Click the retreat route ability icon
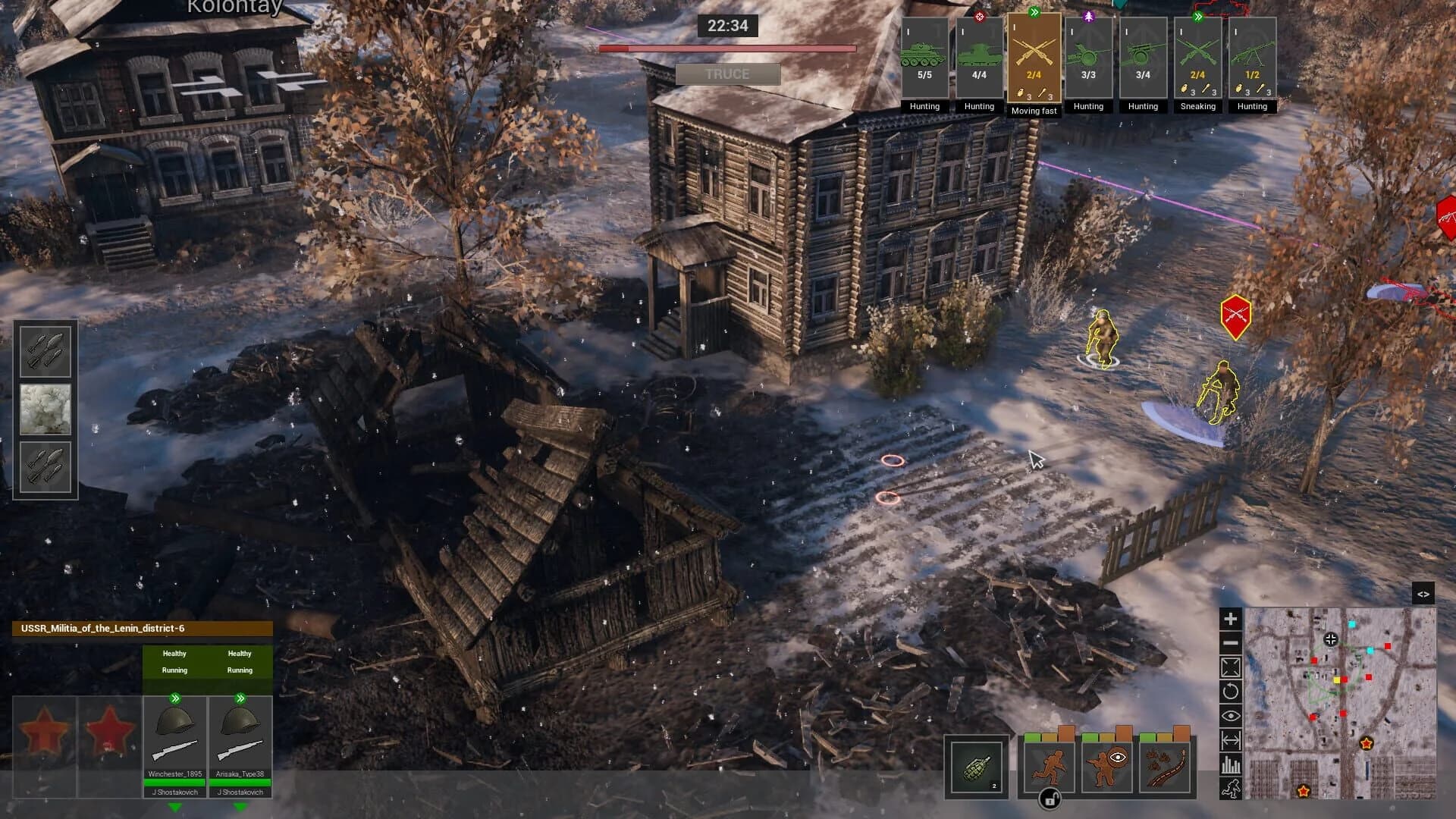Viewport: 1456px width, 819px height. tap(1167, 767)
